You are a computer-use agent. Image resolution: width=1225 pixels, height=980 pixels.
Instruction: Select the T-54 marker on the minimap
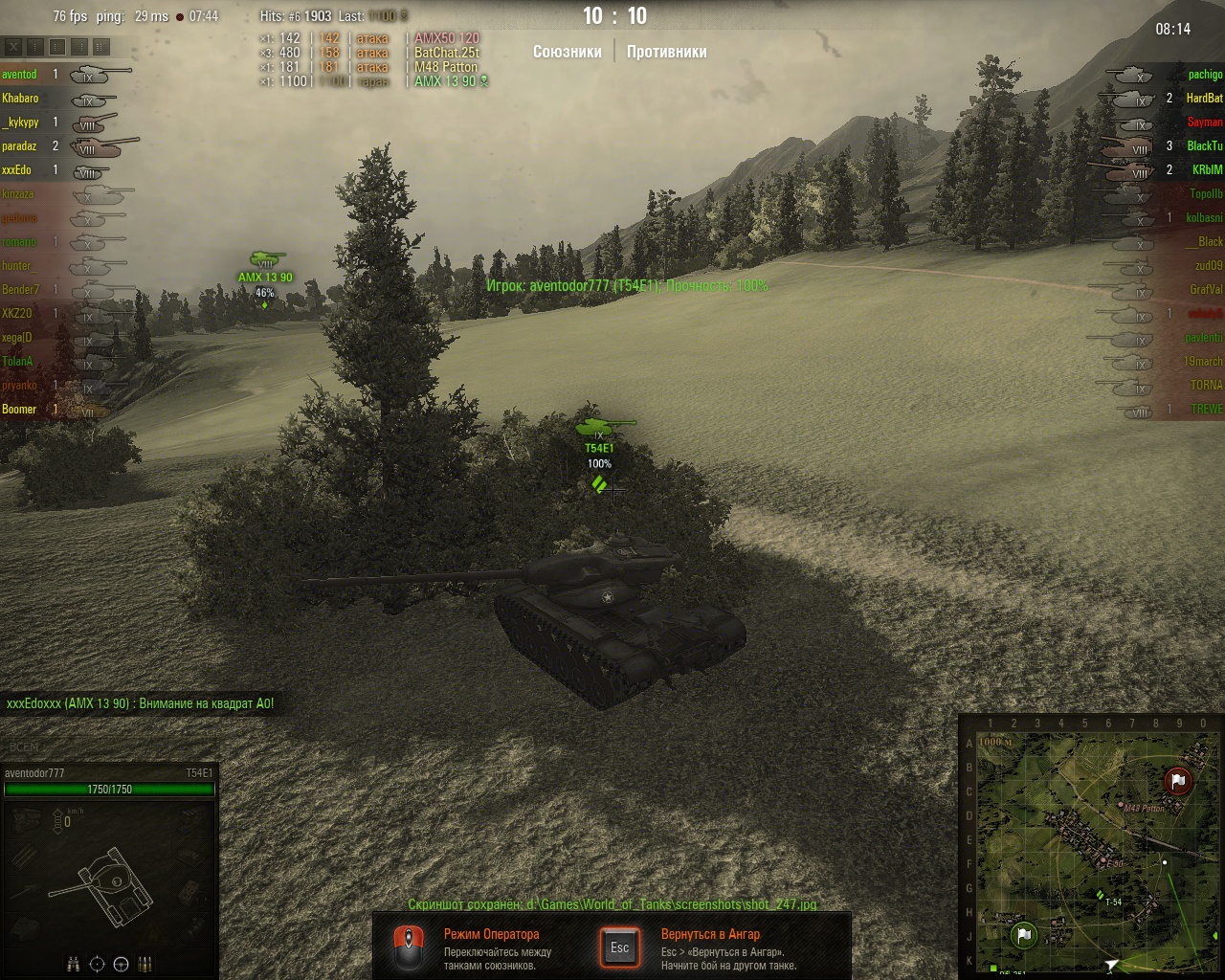1101,895
